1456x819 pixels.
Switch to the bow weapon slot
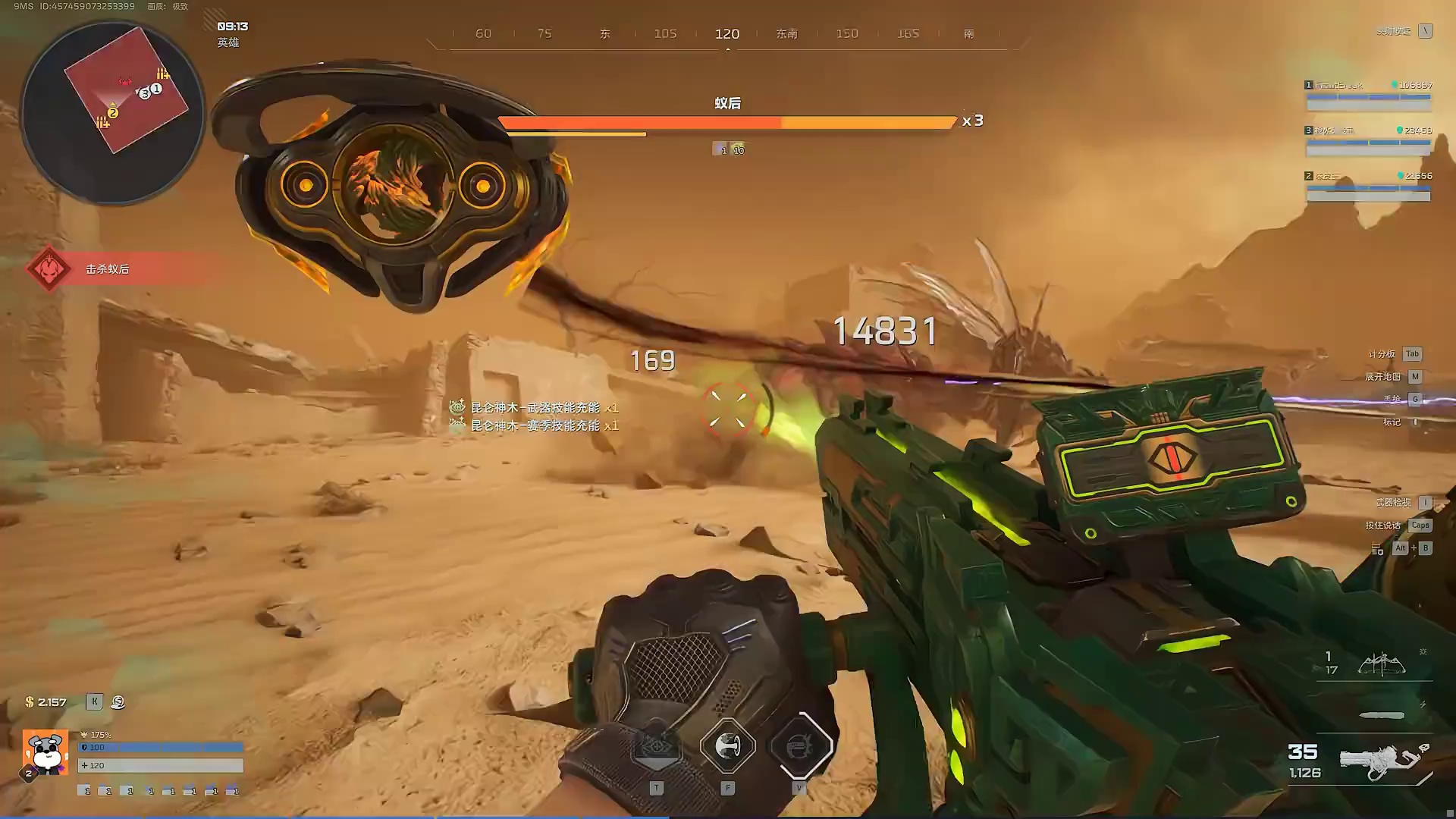tap(1381, 664)
